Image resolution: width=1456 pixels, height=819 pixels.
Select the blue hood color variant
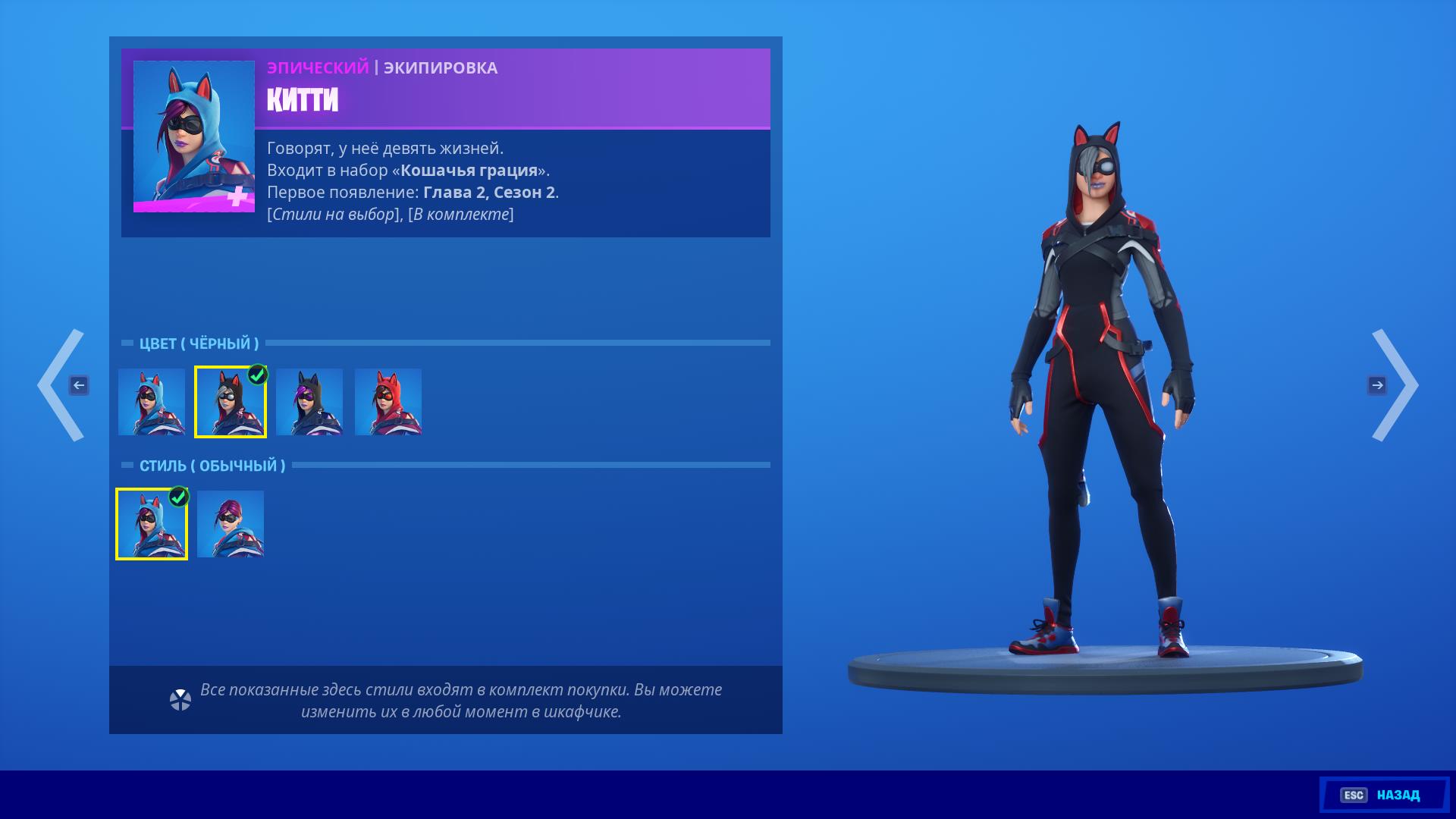coord(152,402)
